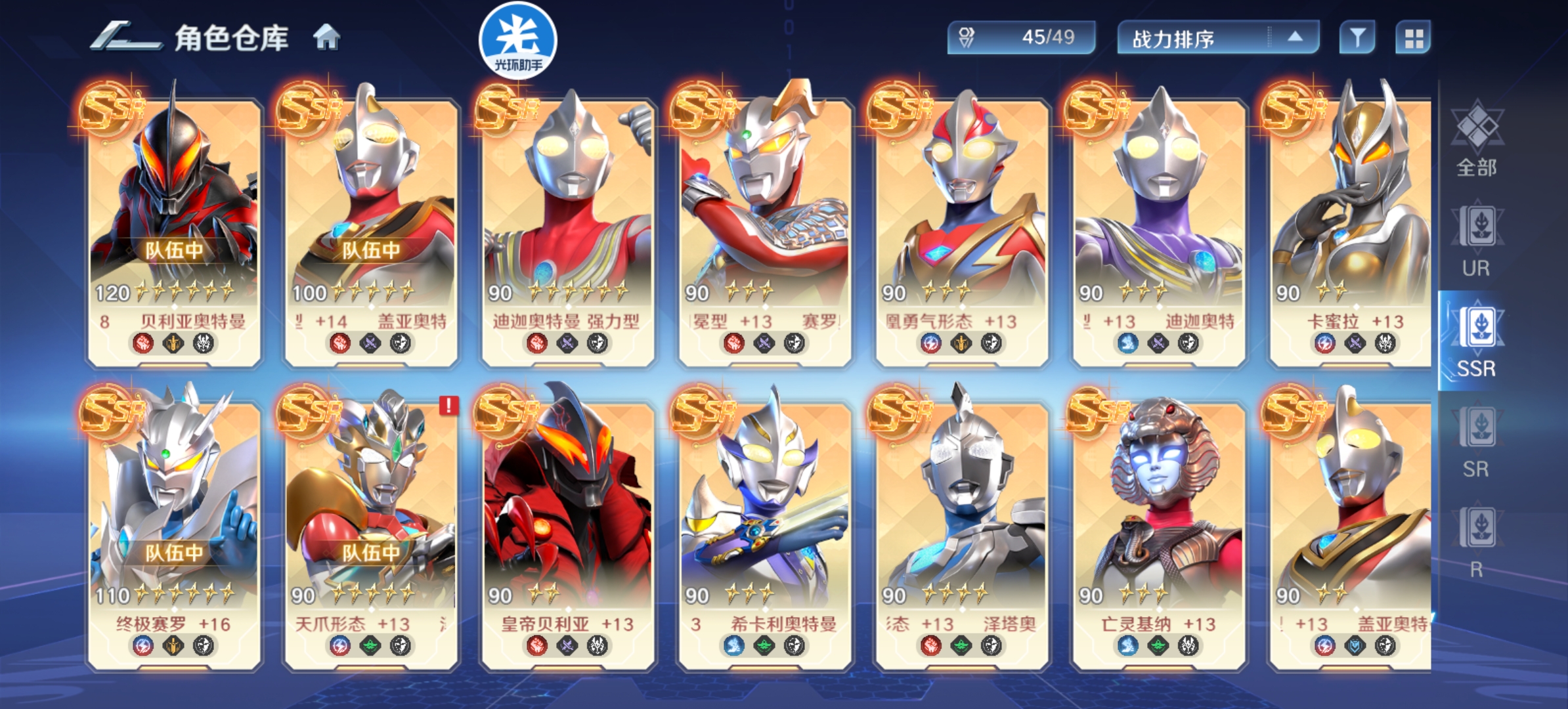Return to the home screen

tap(326, 37)
